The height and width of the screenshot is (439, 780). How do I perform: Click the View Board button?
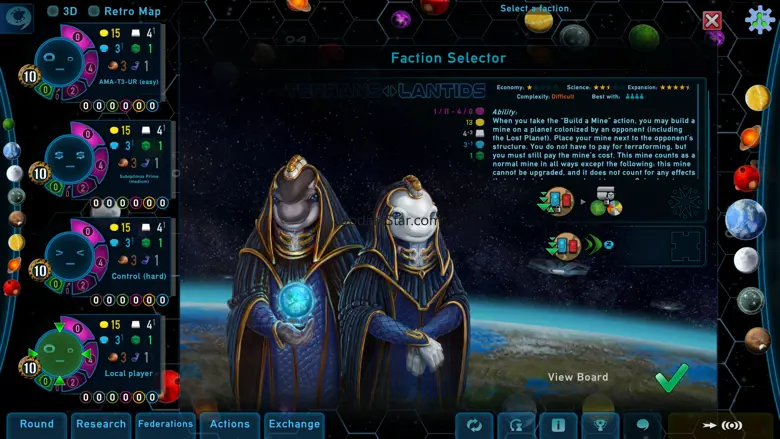coord(578,377)
